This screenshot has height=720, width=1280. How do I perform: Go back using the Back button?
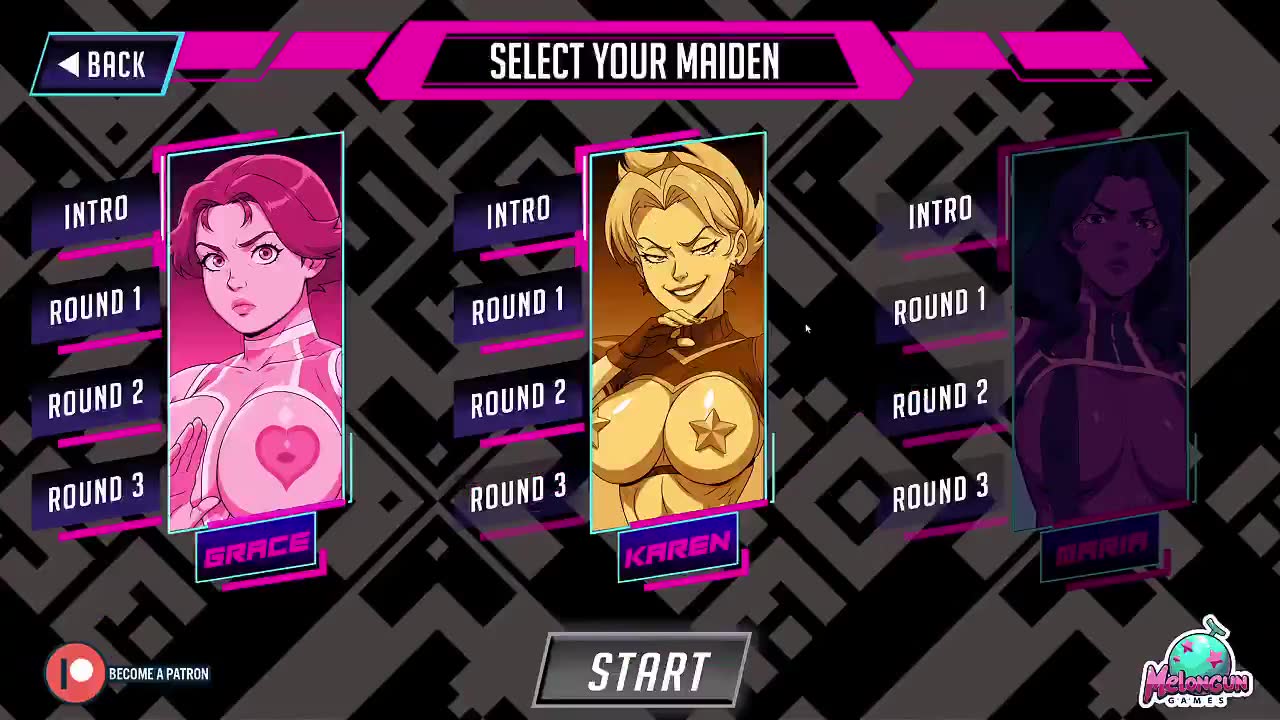pyautogui.click(x=105, y=65)
